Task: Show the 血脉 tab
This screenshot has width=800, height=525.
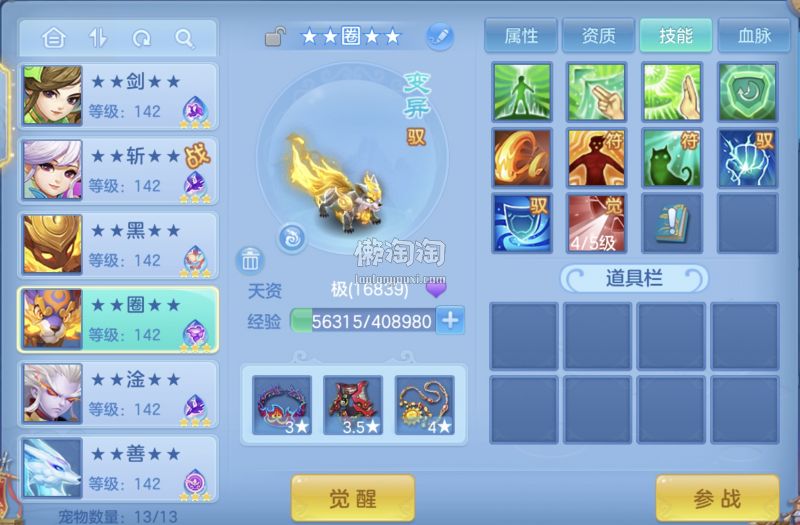Action: 752,36
